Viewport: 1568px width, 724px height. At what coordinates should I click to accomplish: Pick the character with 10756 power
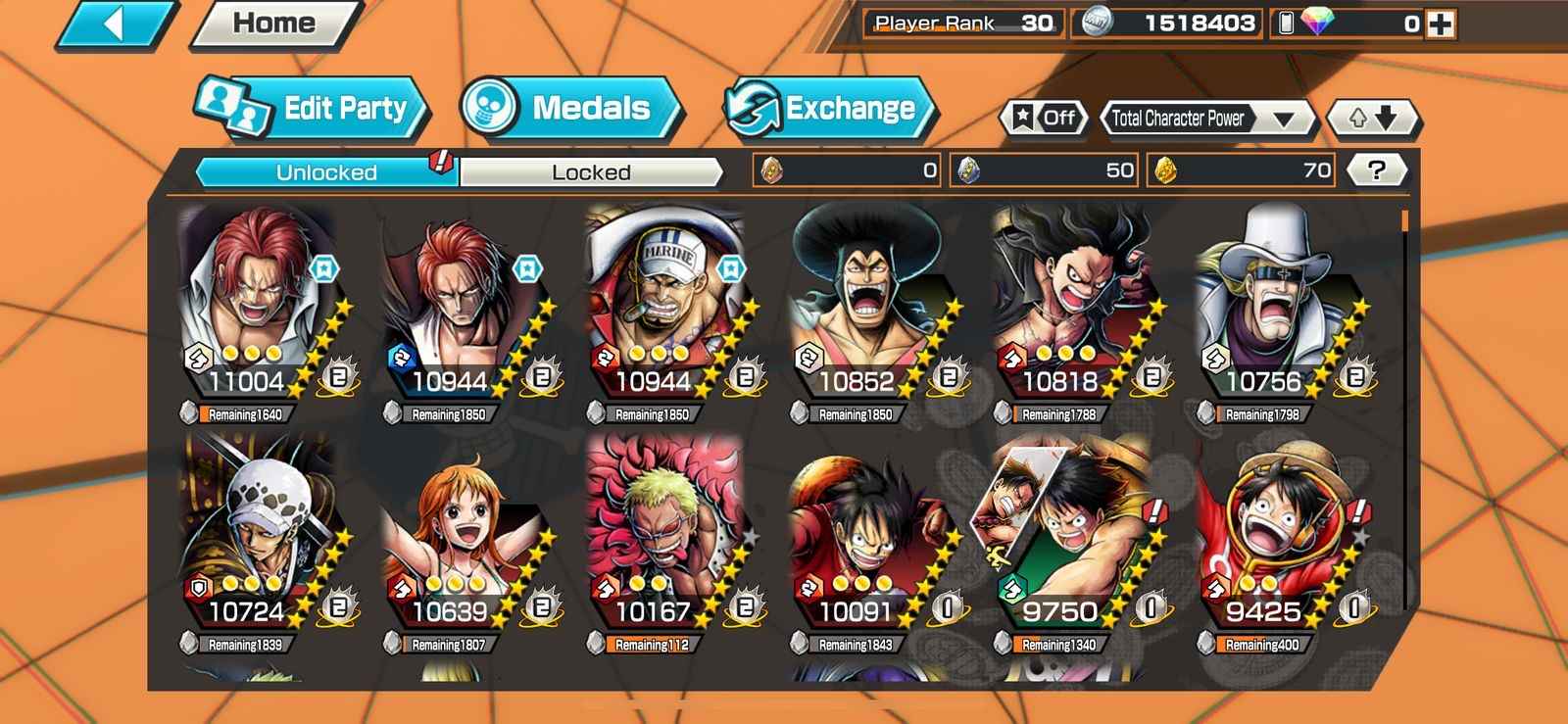coord(1274,304)
